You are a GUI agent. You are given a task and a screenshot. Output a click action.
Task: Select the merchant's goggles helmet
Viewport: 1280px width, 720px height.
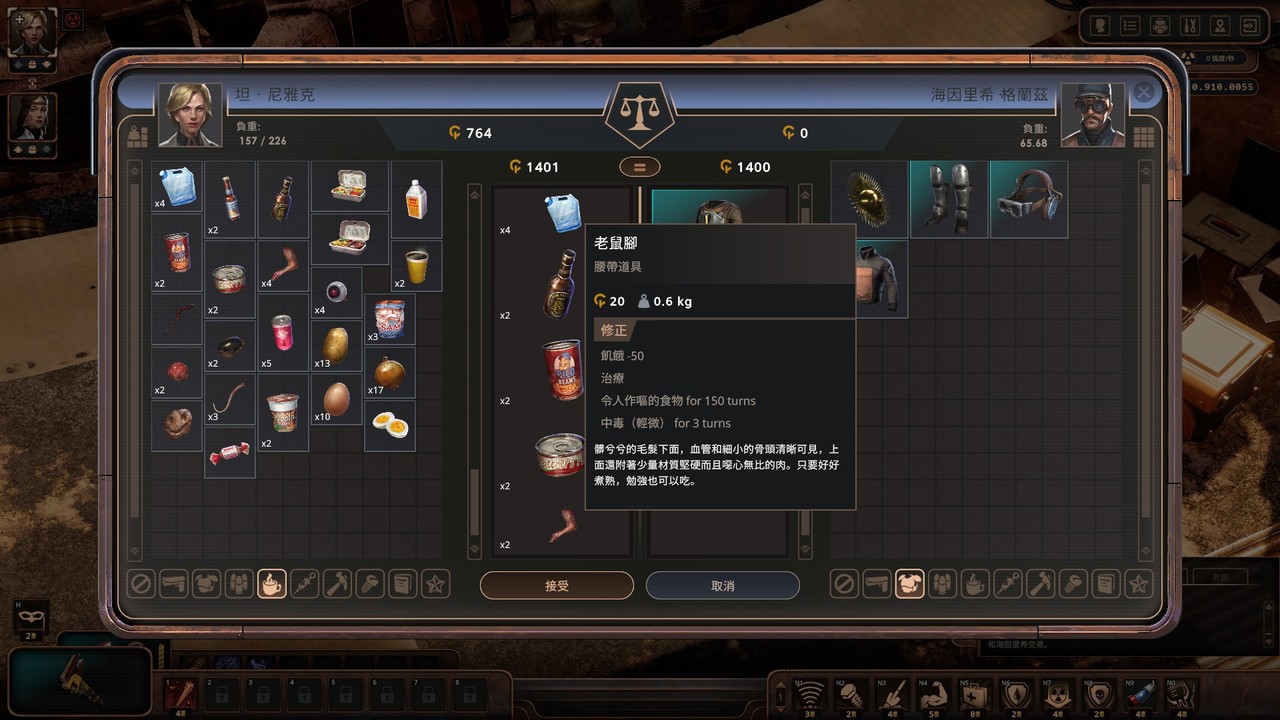1028,199
